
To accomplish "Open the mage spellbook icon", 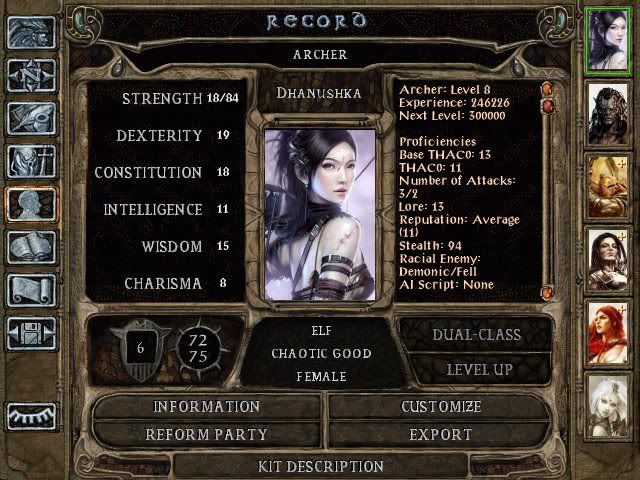I will [x=32, y=247].
